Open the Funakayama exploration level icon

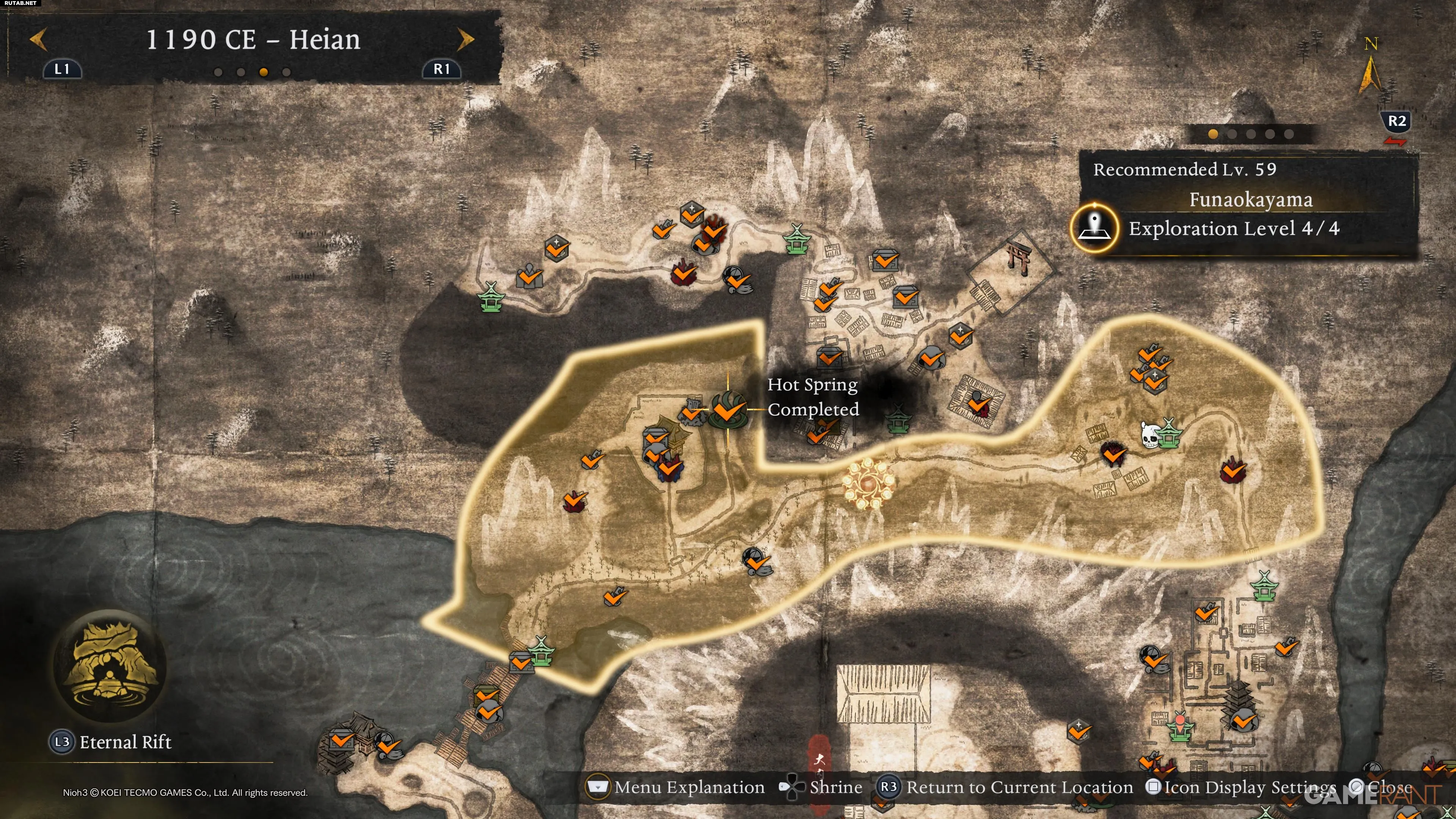1095,228
